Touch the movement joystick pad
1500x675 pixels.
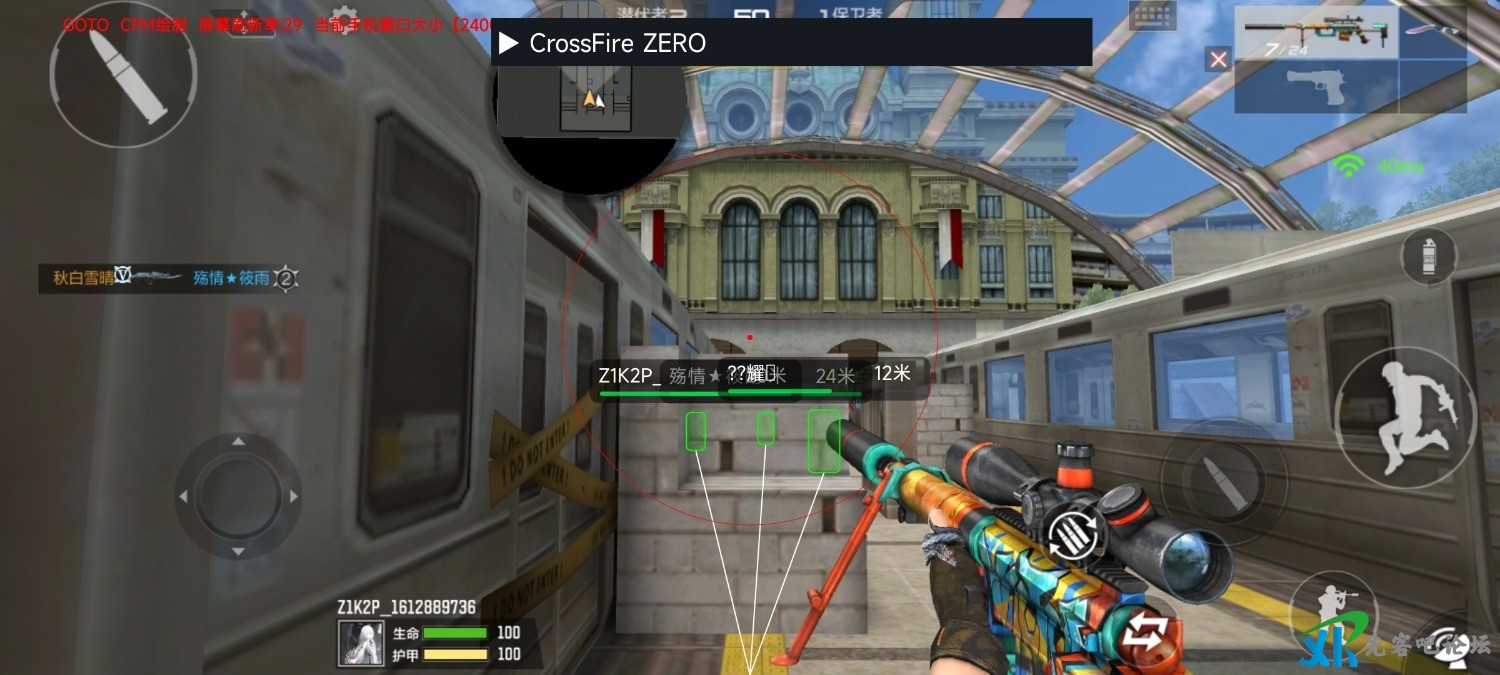(238, 496)
